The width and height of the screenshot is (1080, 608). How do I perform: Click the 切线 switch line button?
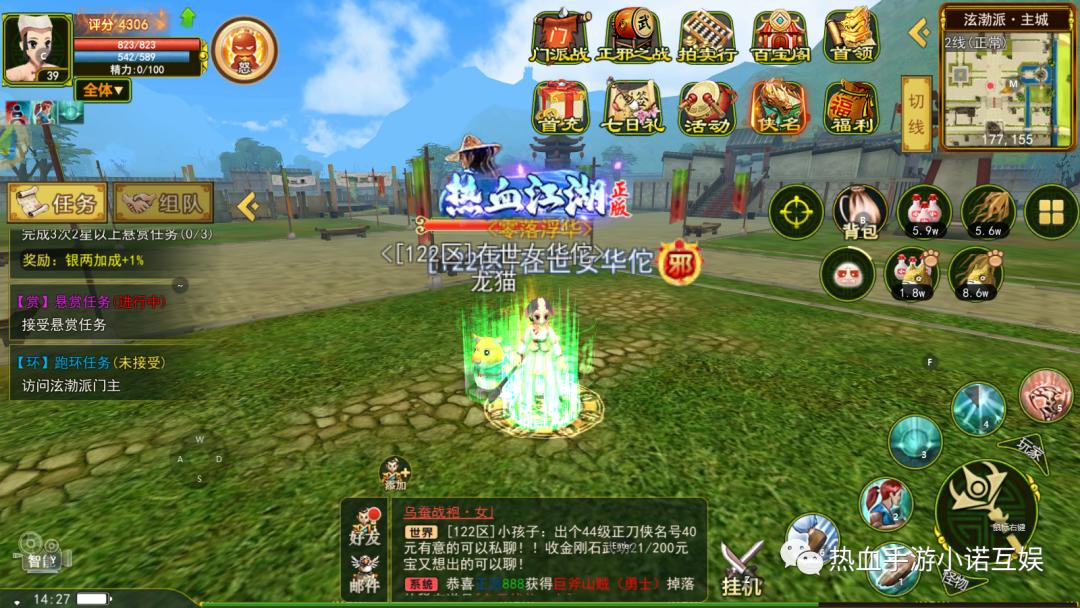point(915,115)
